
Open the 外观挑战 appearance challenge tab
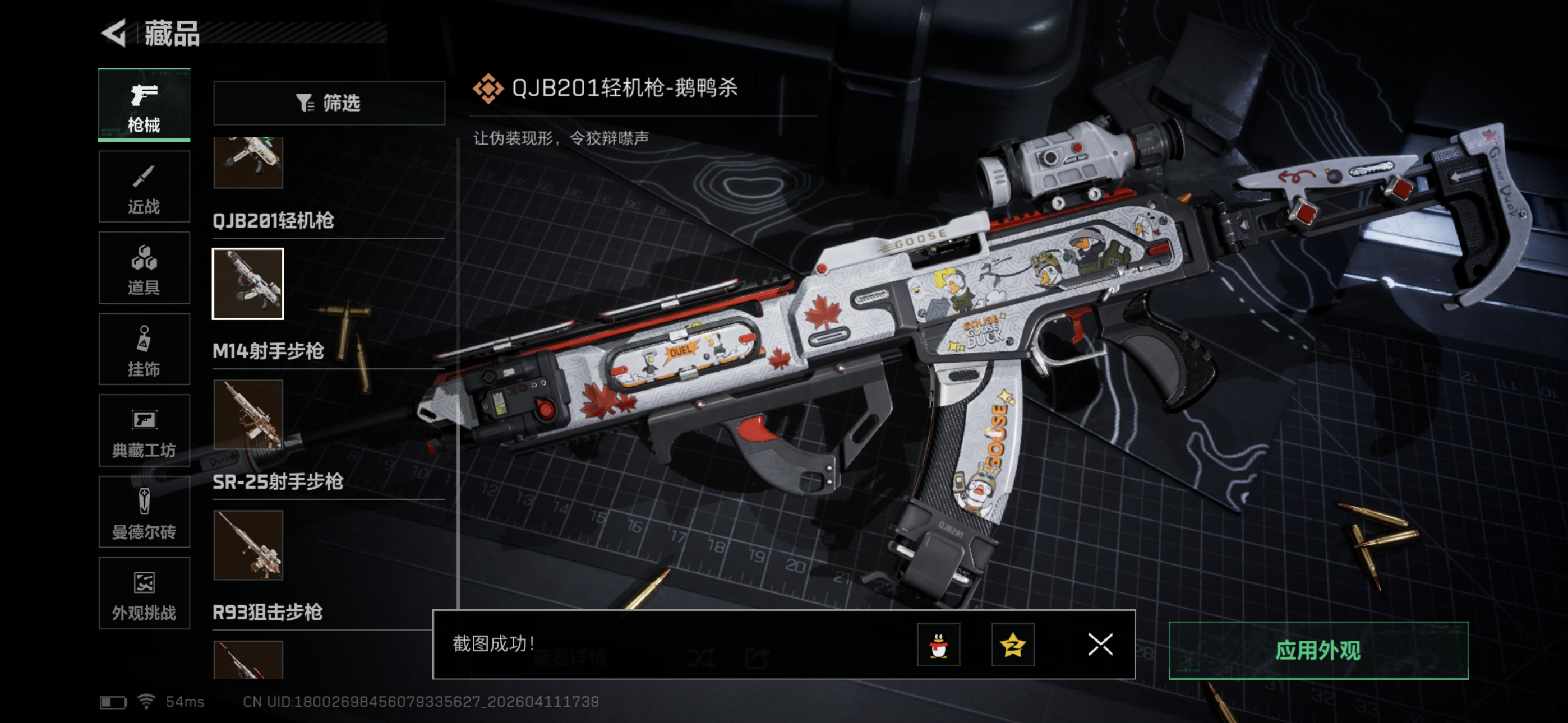(144, 594)
